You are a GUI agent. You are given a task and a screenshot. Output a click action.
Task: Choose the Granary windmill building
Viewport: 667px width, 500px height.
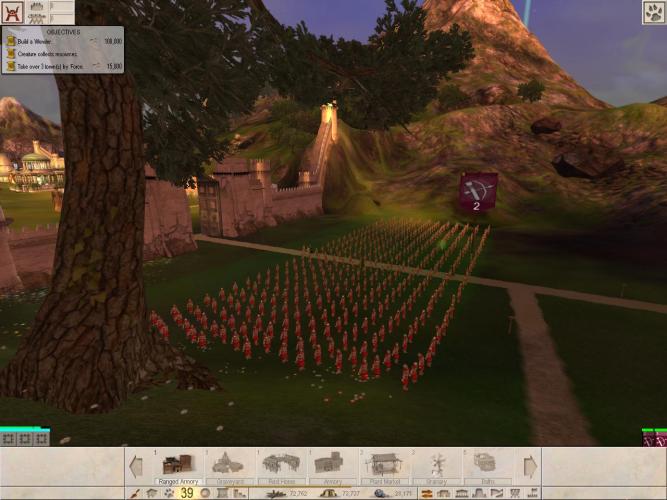click(436, 465)
